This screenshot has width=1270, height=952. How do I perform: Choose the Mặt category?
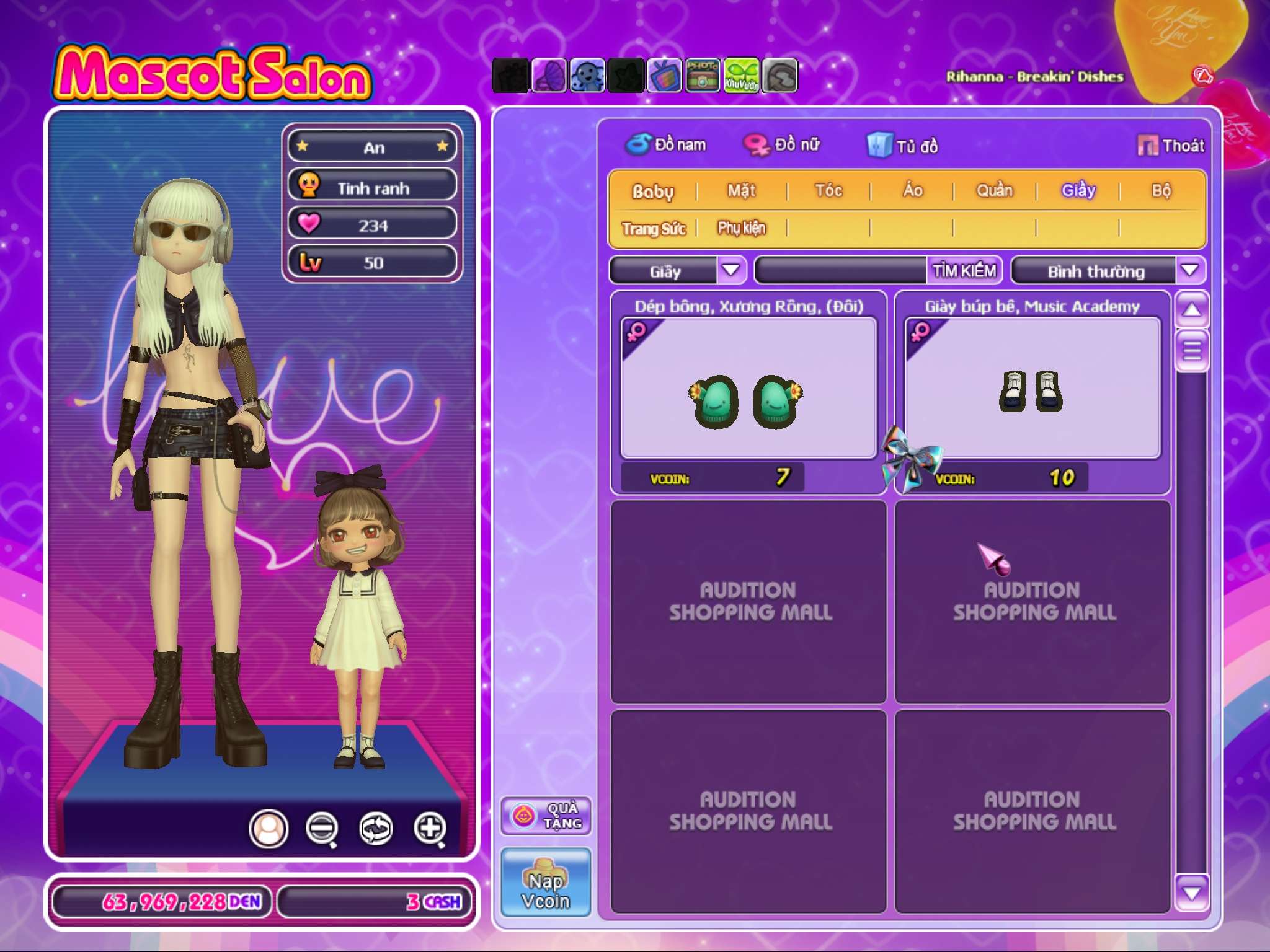[x=742, y=190]
